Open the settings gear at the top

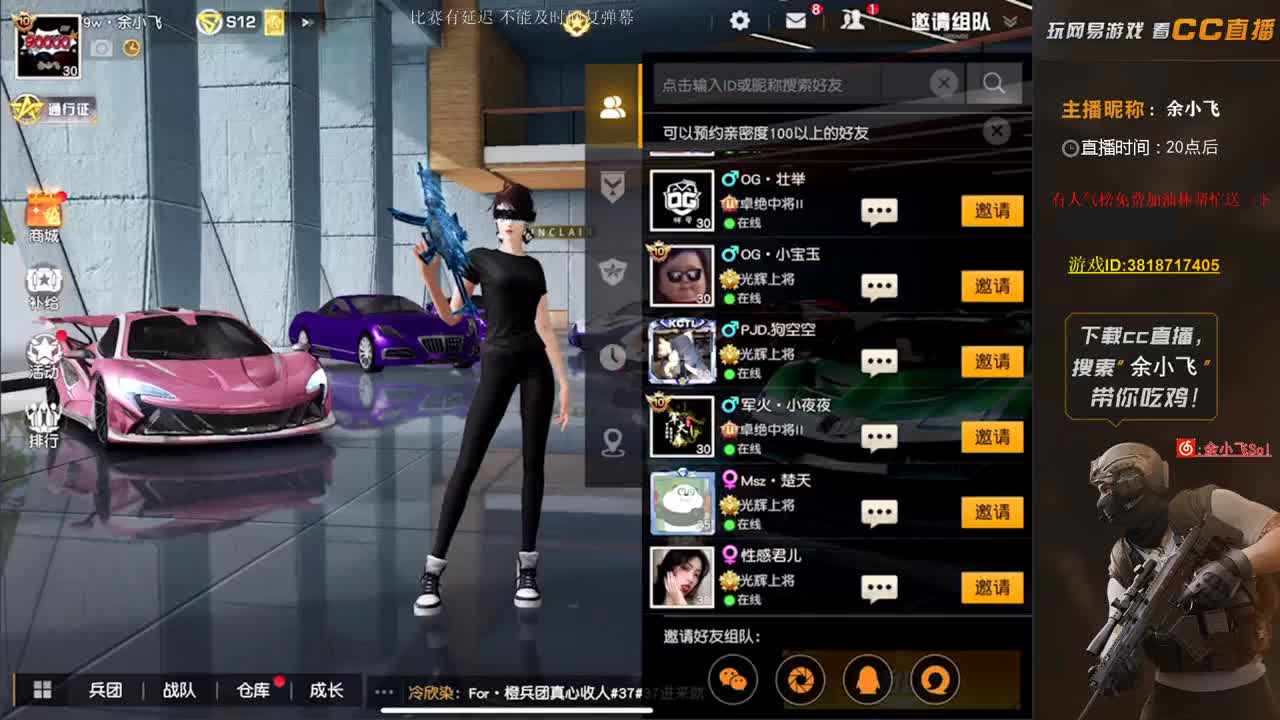pos(738,19)
